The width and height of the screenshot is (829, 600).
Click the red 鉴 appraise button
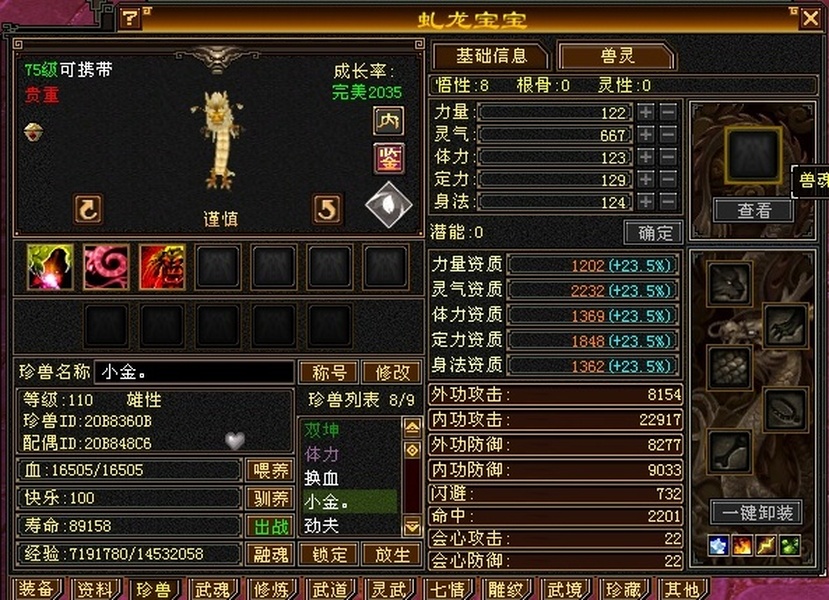[x=388, y=157]
